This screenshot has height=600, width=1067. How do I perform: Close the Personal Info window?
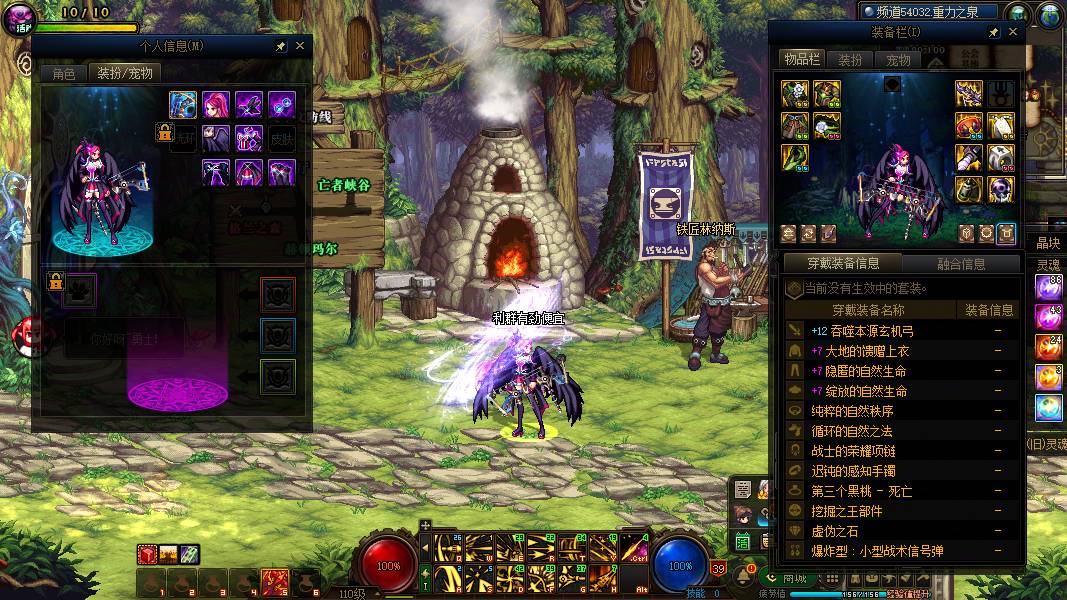click(300, 46)
